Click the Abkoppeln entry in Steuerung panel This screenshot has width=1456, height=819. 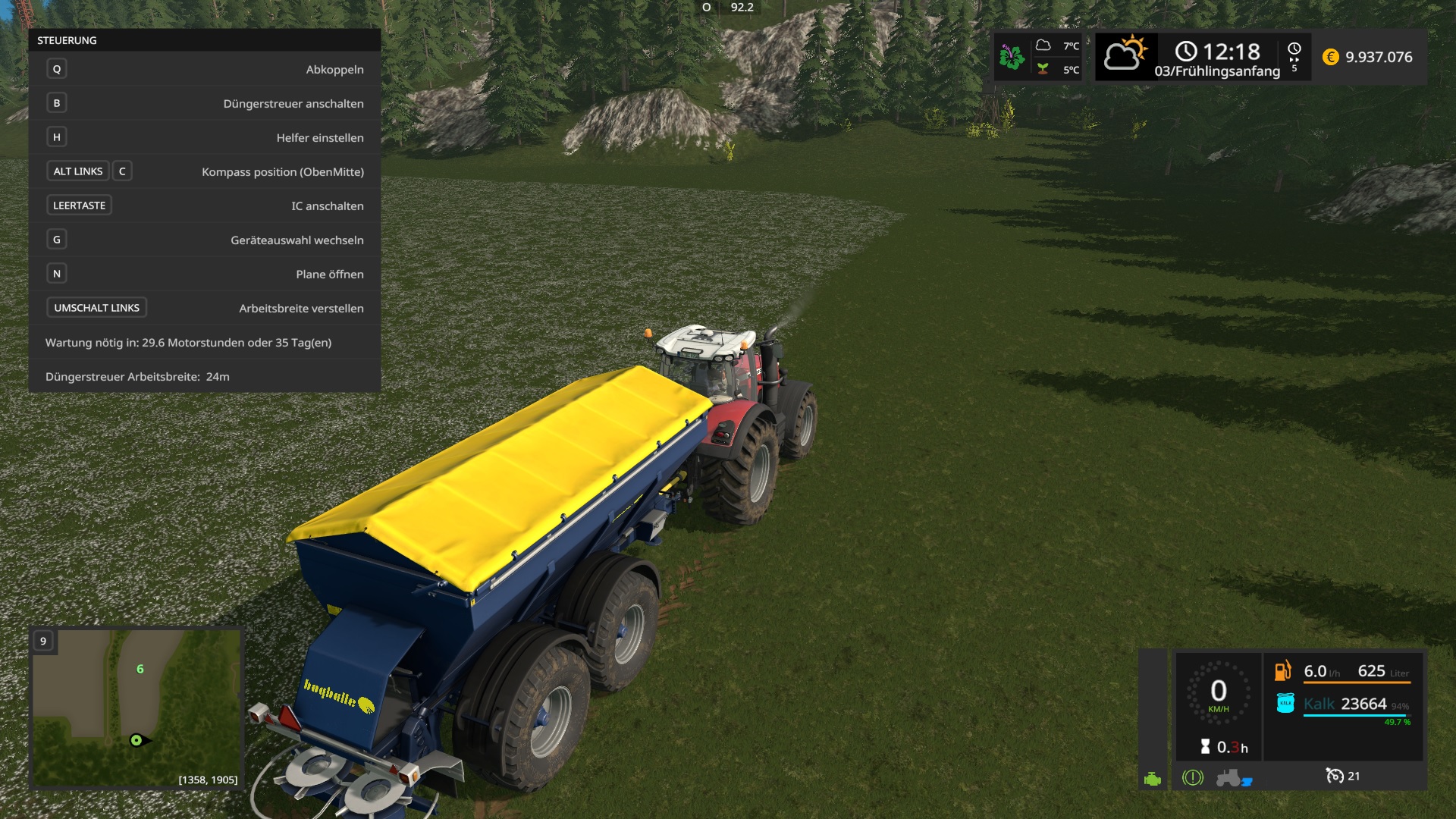[x=205, y=69]
